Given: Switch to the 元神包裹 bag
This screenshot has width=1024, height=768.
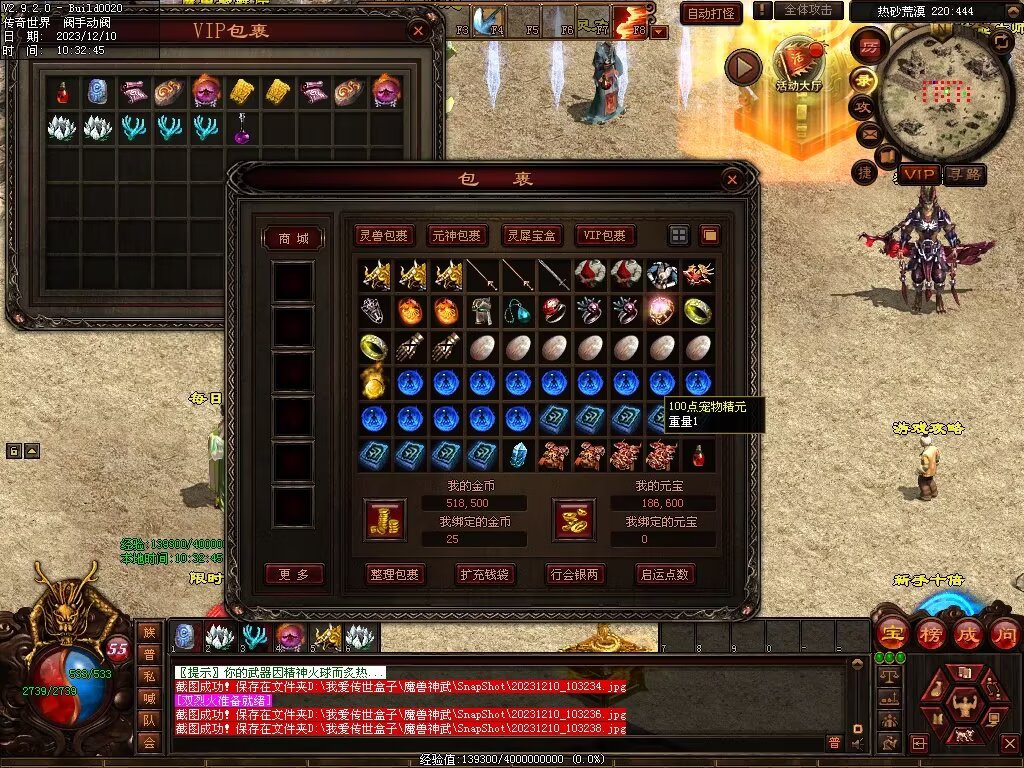Looking at the screenshot, I should click(x=457, y=236).
